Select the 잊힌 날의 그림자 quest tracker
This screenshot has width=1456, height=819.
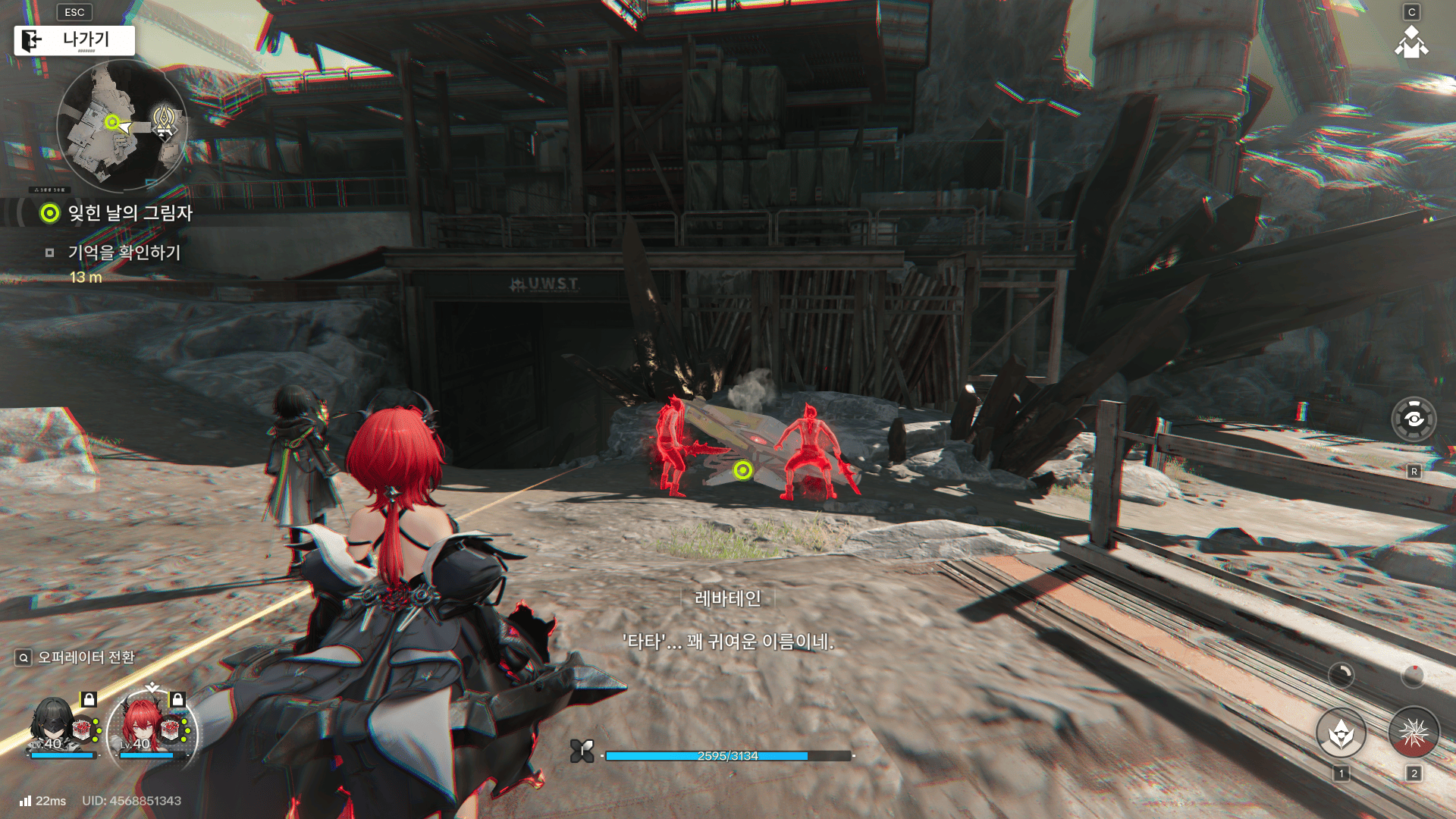(129, 213)
